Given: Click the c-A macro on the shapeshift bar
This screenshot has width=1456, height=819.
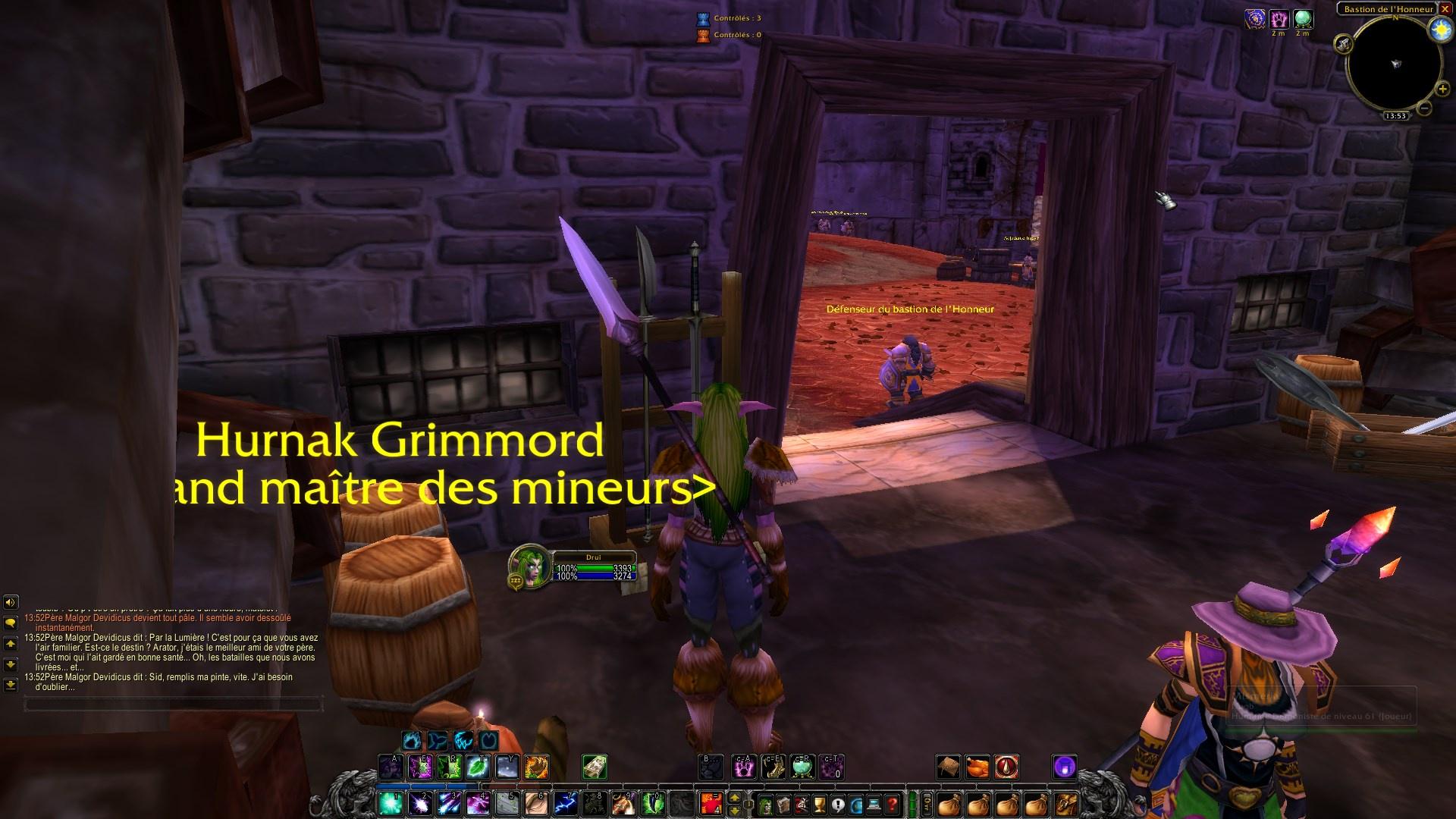Looking at the screenshot, I should point(744,767).
